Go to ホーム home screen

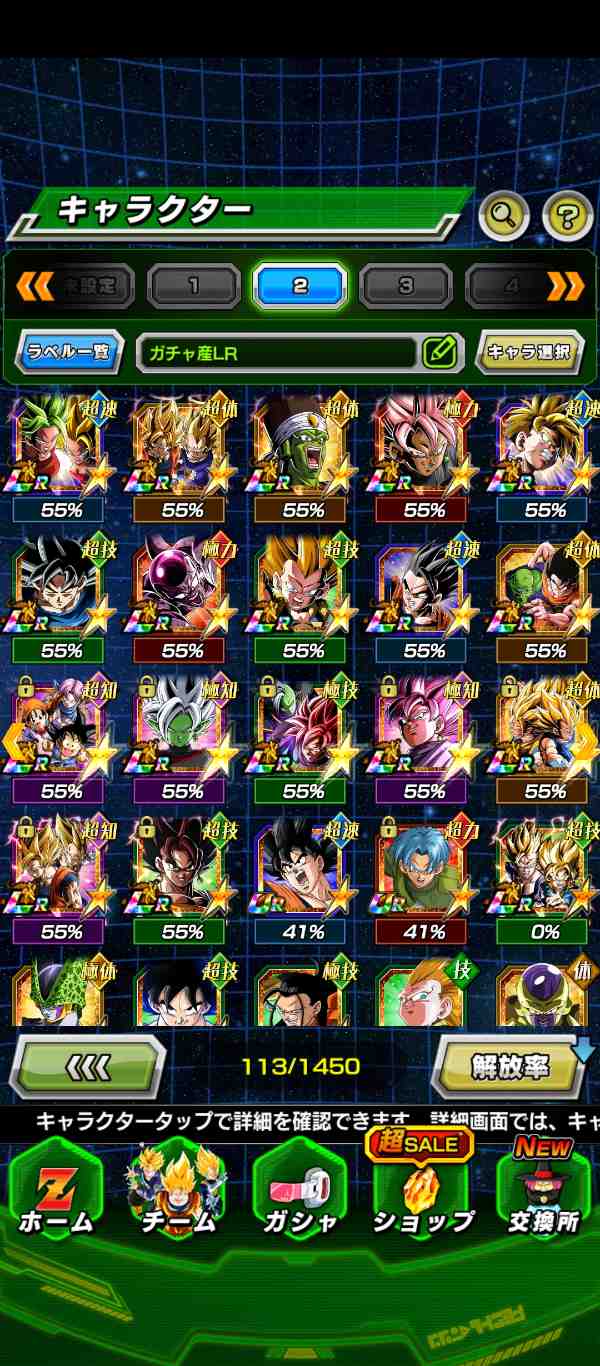tap(54, 1195)
